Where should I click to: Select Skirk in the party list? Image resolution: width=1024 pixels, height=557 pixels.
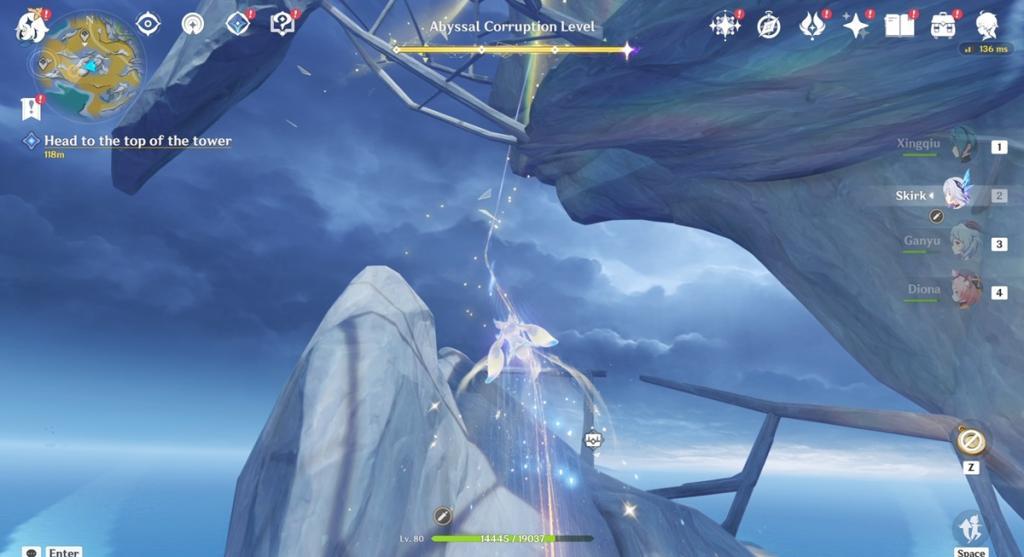[958, 194]
